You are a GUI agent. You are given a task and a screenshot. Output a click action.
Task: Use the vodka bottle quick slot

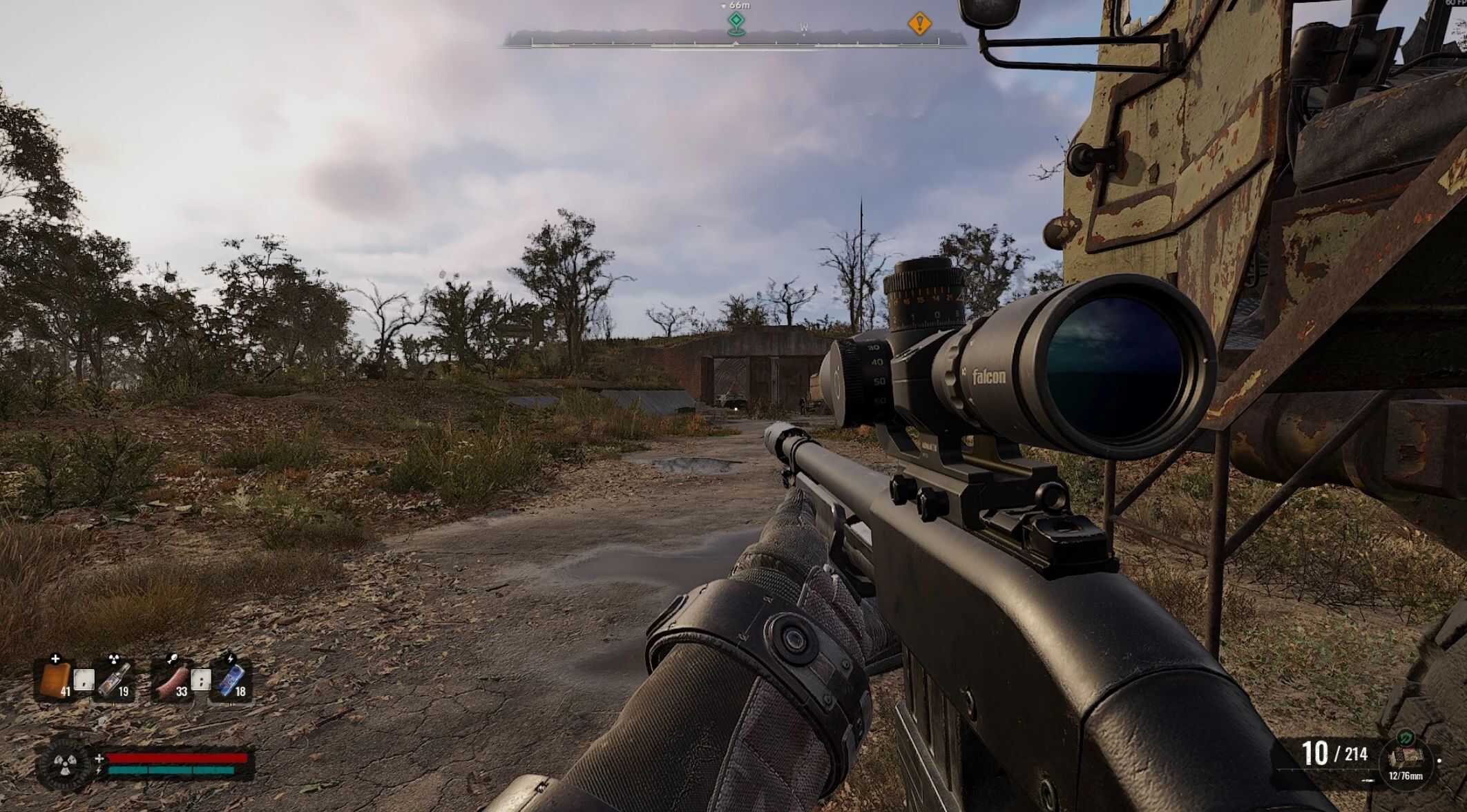tap(115, 679)
